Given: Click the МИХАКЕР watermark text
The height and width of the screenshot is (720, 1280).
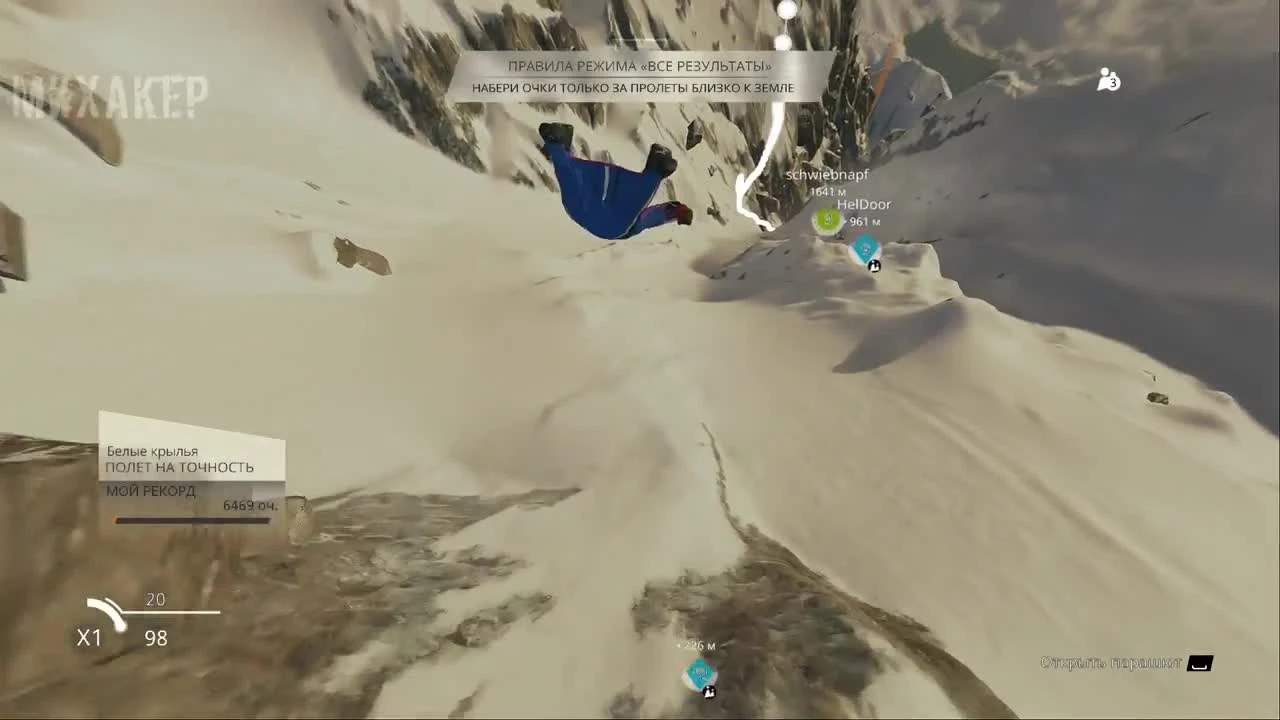Looking at the screenshot, I should 108,97.
